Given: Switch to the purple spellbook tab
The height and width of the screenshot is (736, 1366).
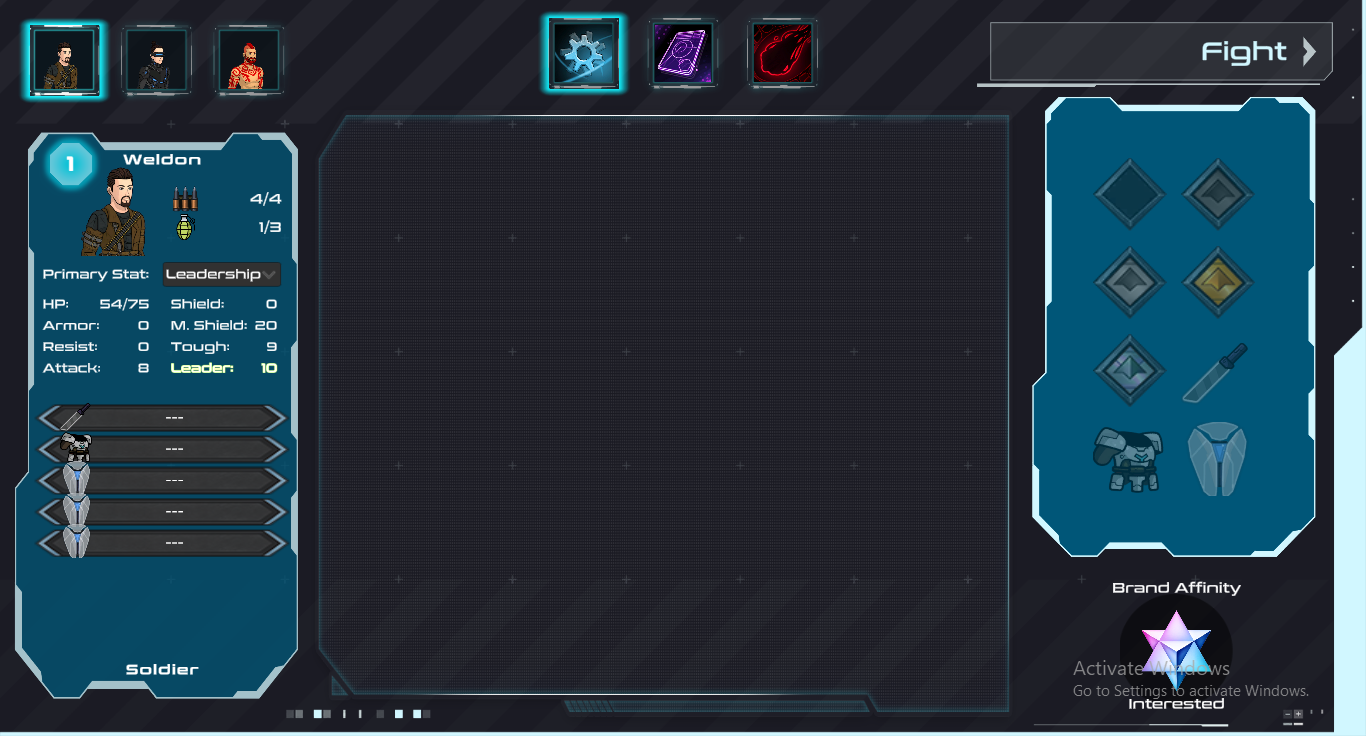Looking at the screenshot, I should click(683, 52).
